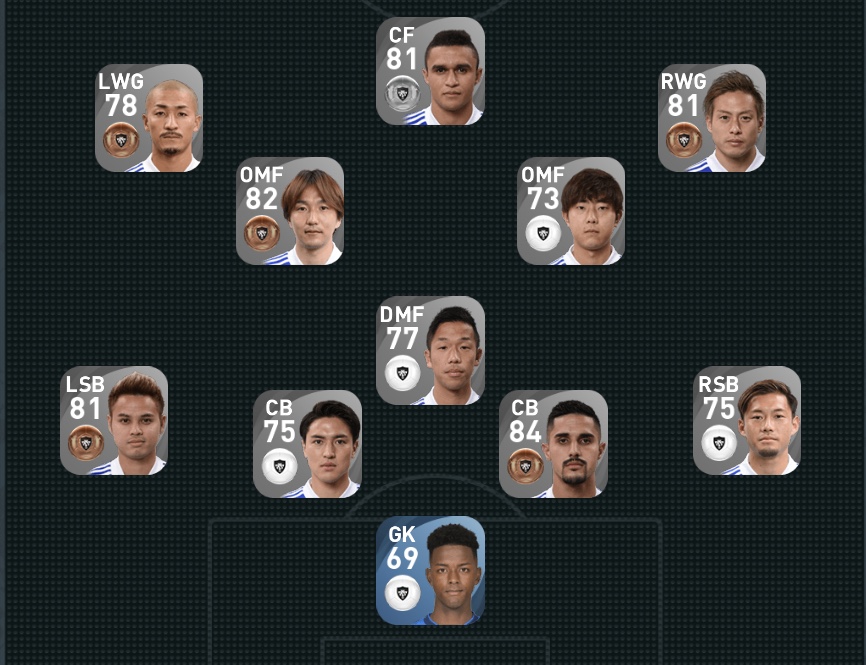
Task: Choose the LWG player card rated 78
Action: [149, 118]
